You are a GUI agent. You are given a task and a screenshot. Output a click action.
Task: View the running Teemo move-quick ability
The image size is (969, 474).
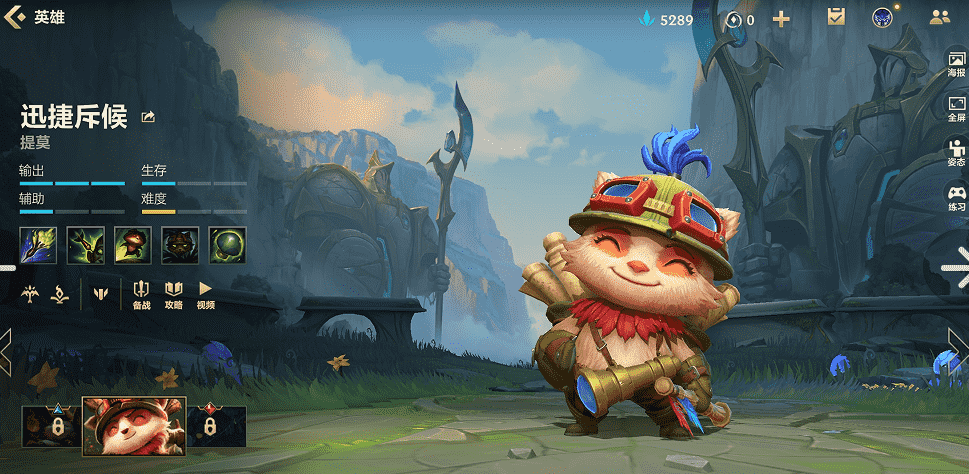pos(133,245)
